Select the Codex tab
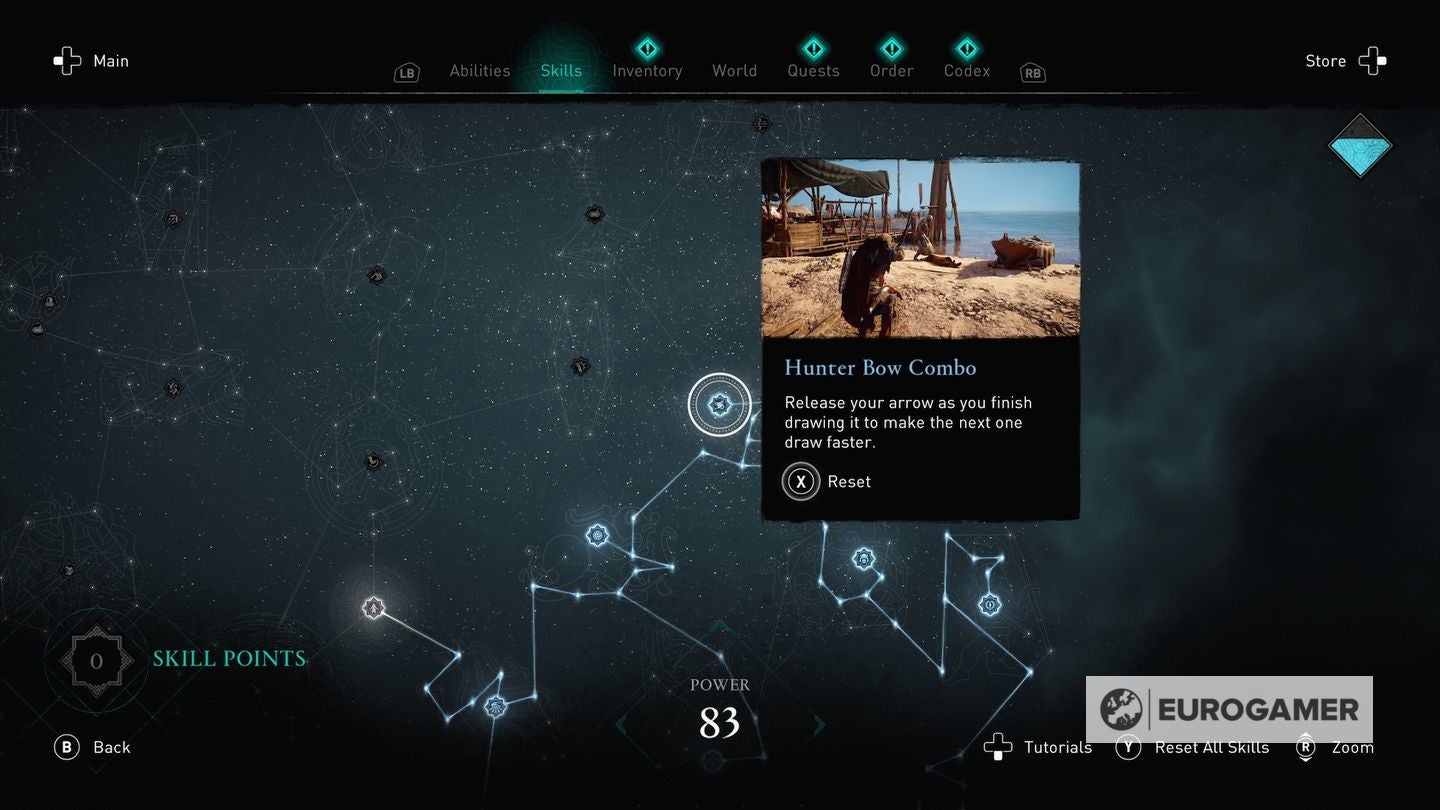This screenshot has width=1440, height=810. tap(966, 70)
